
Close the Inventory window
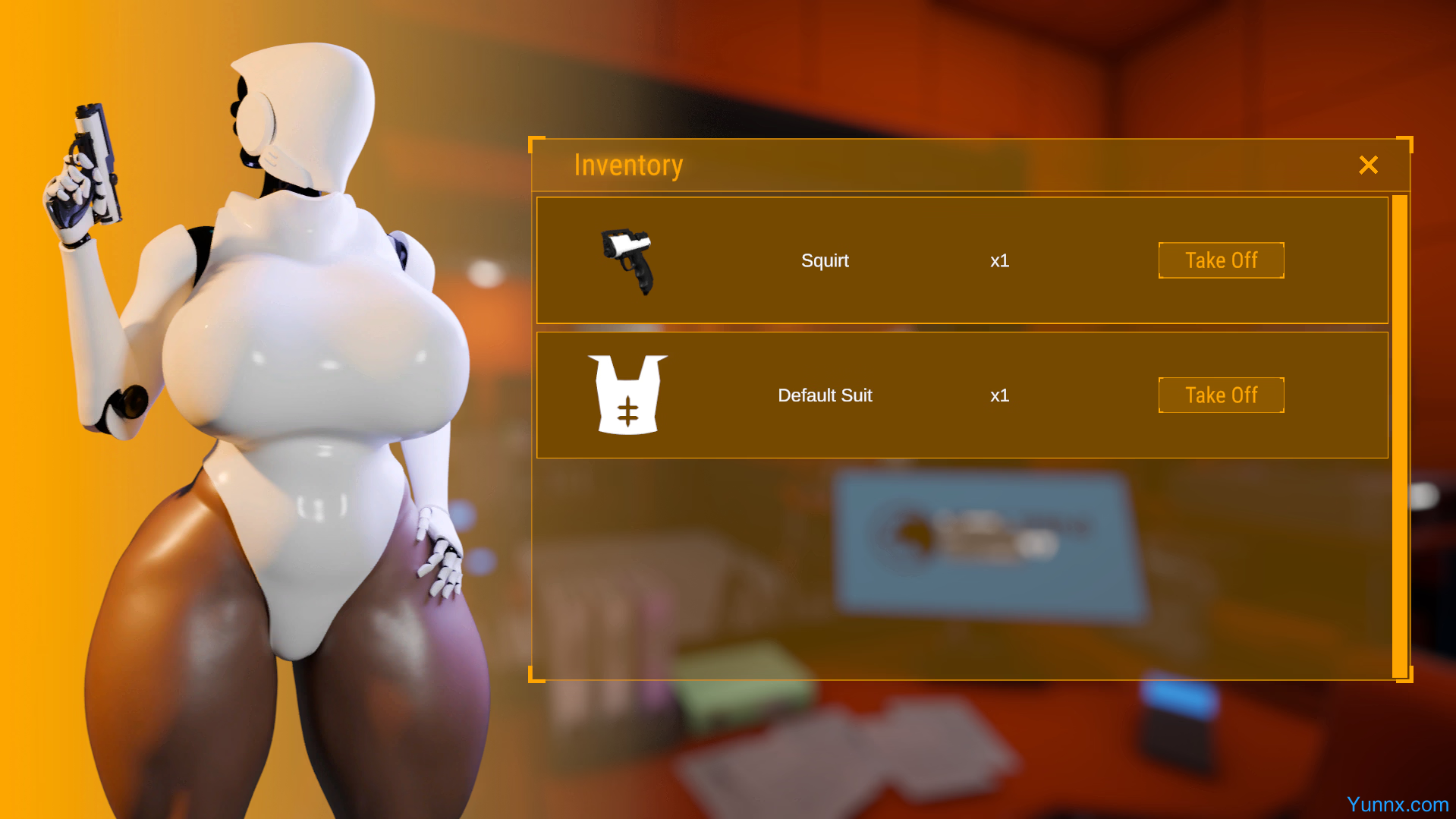coord(1368,165)
